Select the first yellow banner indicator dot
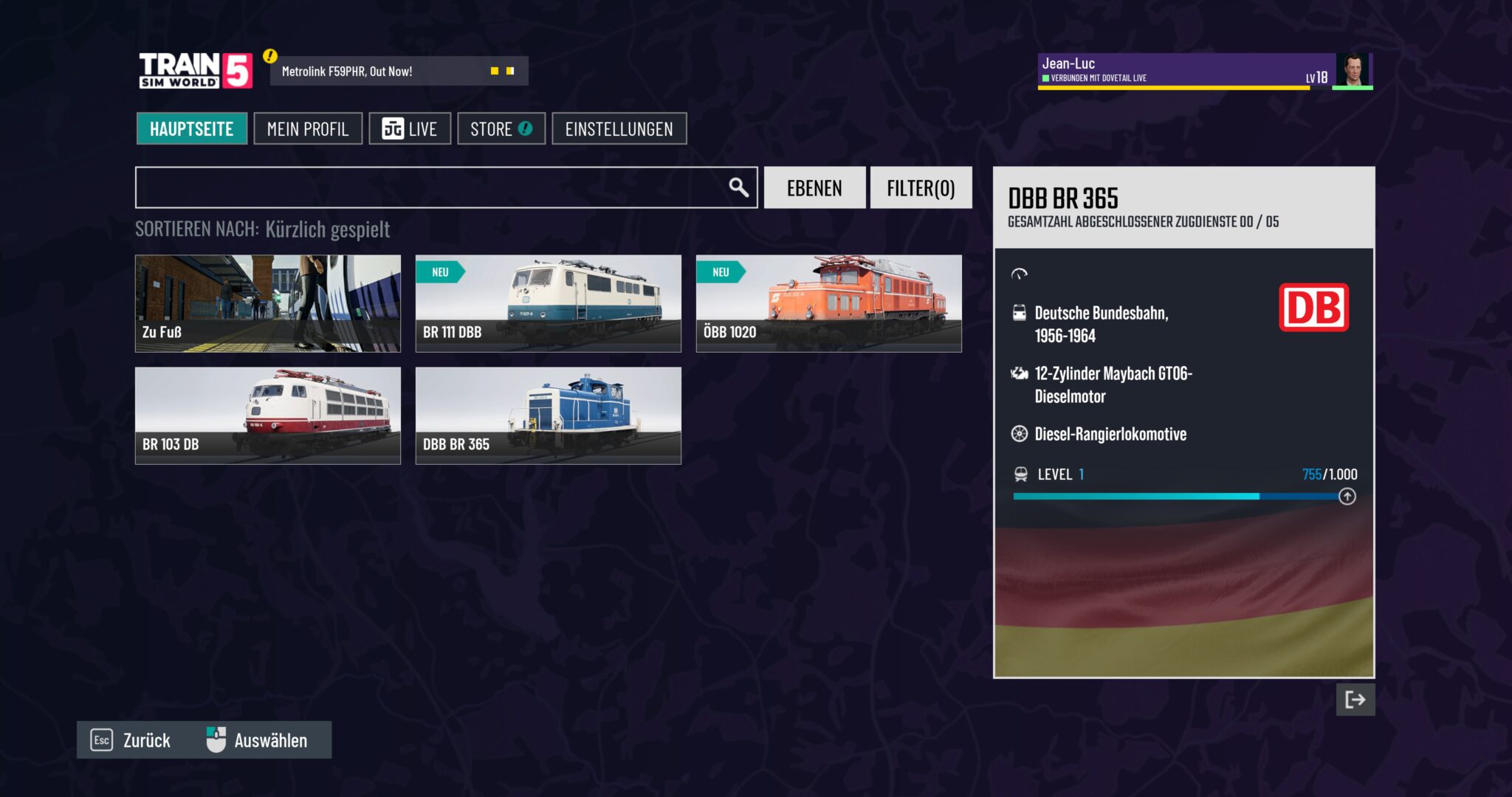The width and height of the screenshot is (1512, 797). 493,70
